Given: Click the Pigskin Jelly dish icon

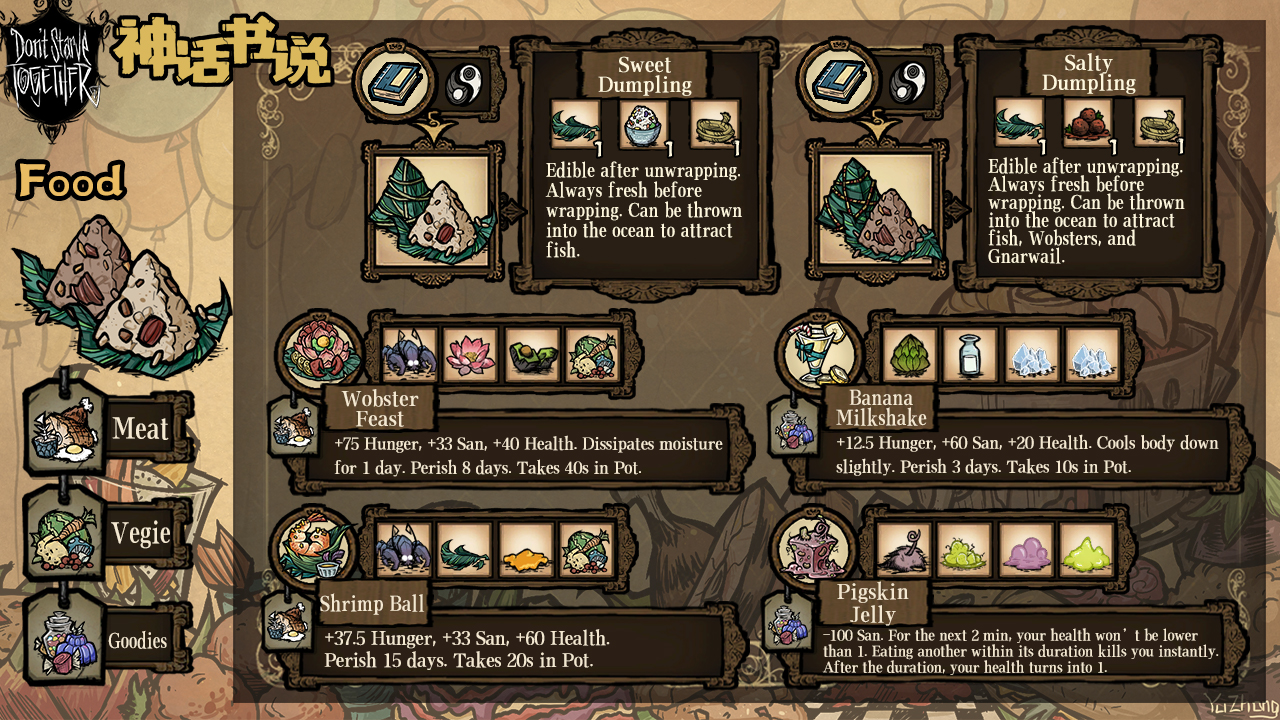Looking at the screenshot, I should [x=816, y=546].
